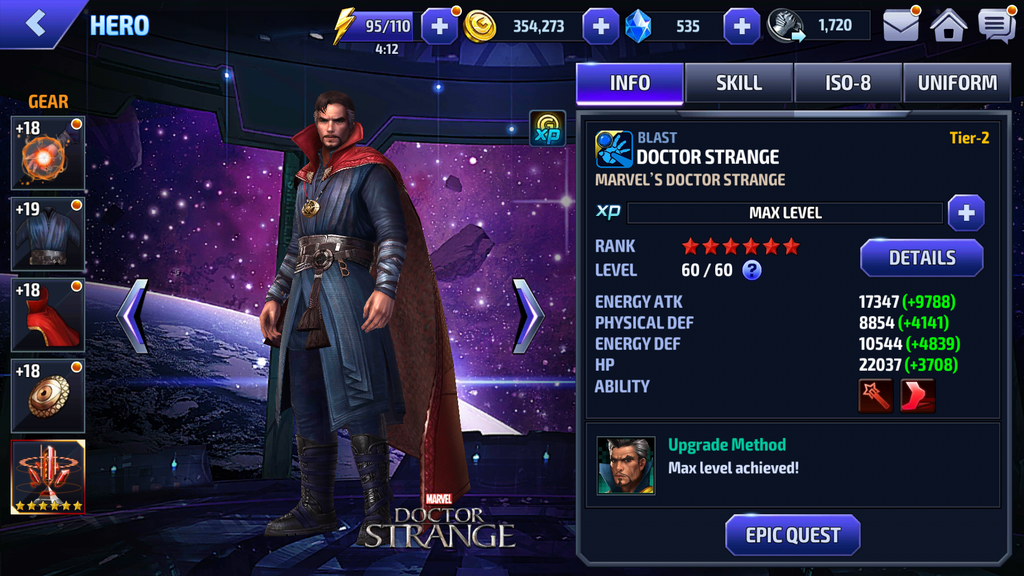
Task: Return to the home screen
Action: point(949,25)
